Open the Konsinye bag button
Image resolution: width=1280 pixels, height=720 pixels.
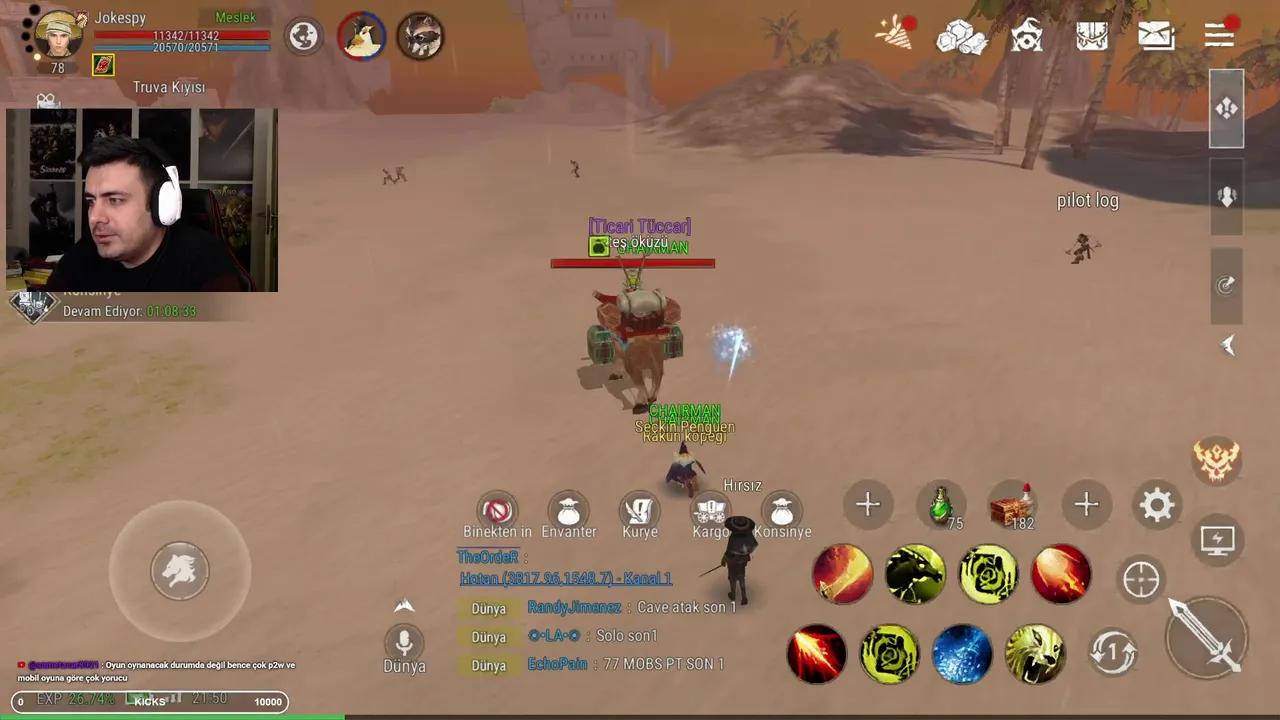pyautogui.click(x=782, y=511)
